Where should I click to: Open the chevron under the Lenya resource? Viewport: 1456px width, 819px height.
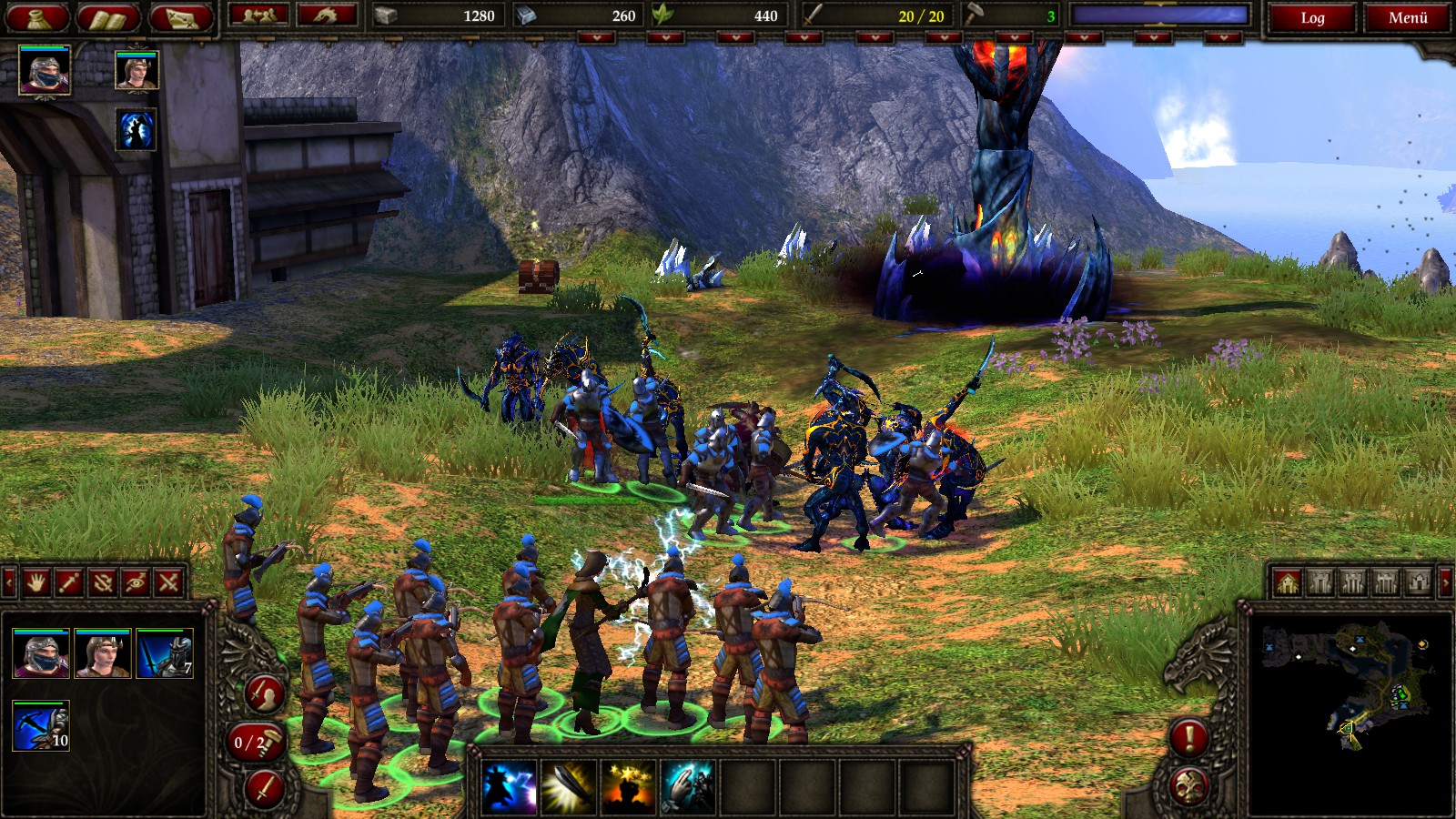[734, 38]
